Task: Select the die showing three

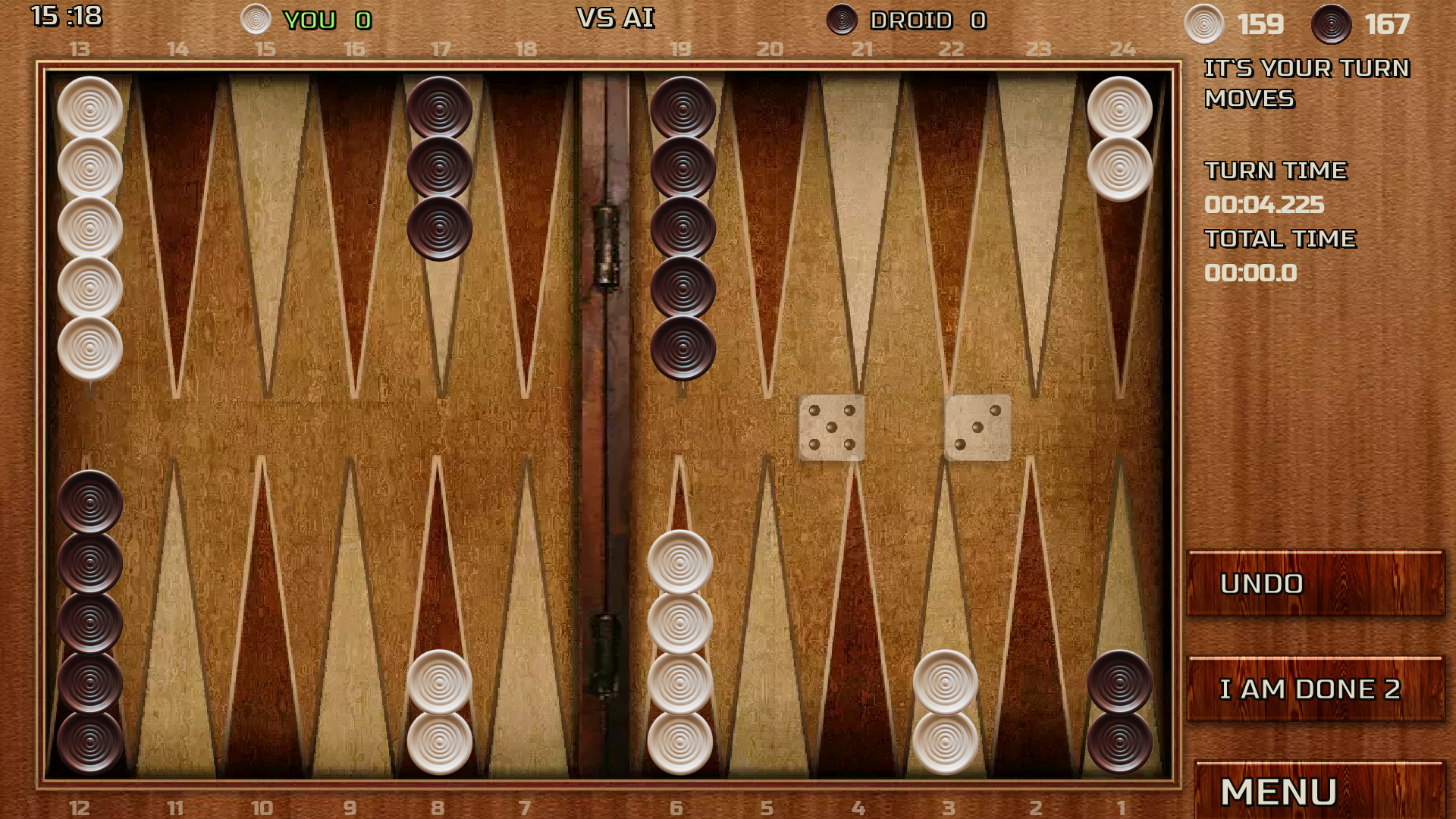Action: (x=977, y=428)
